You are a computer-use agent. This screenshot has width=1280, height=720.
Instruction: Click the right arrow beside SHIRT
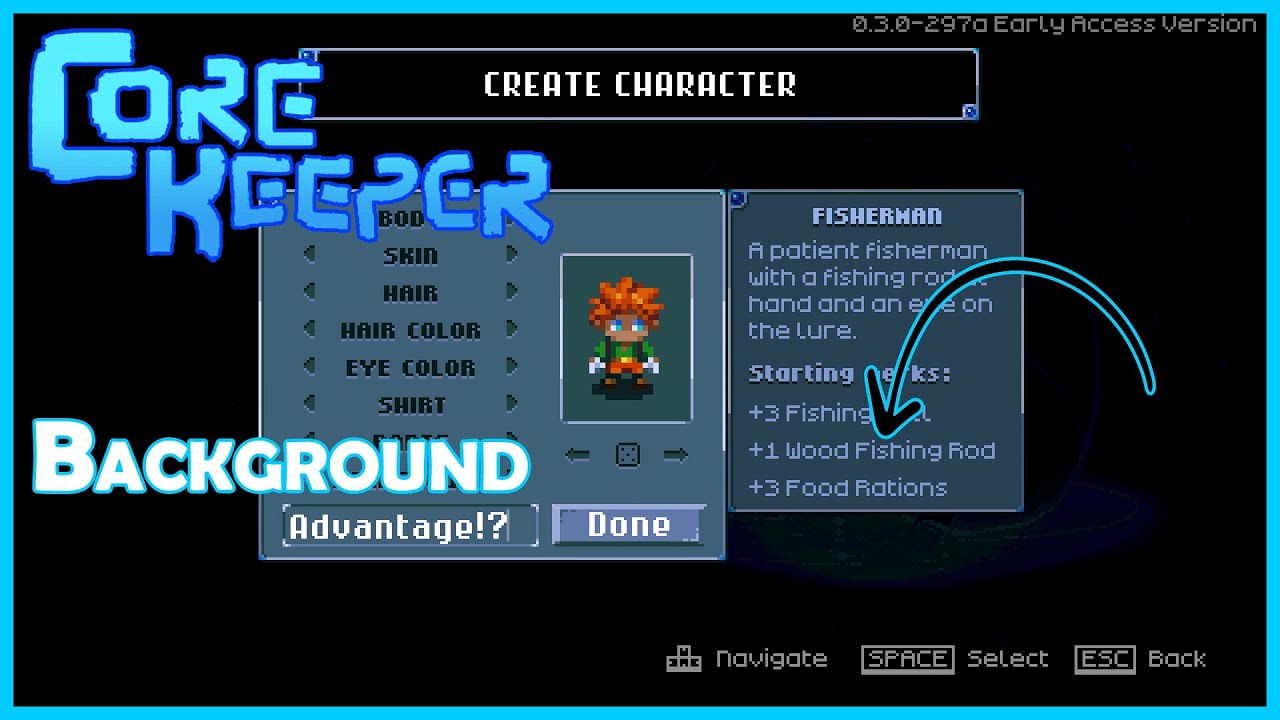511,404
